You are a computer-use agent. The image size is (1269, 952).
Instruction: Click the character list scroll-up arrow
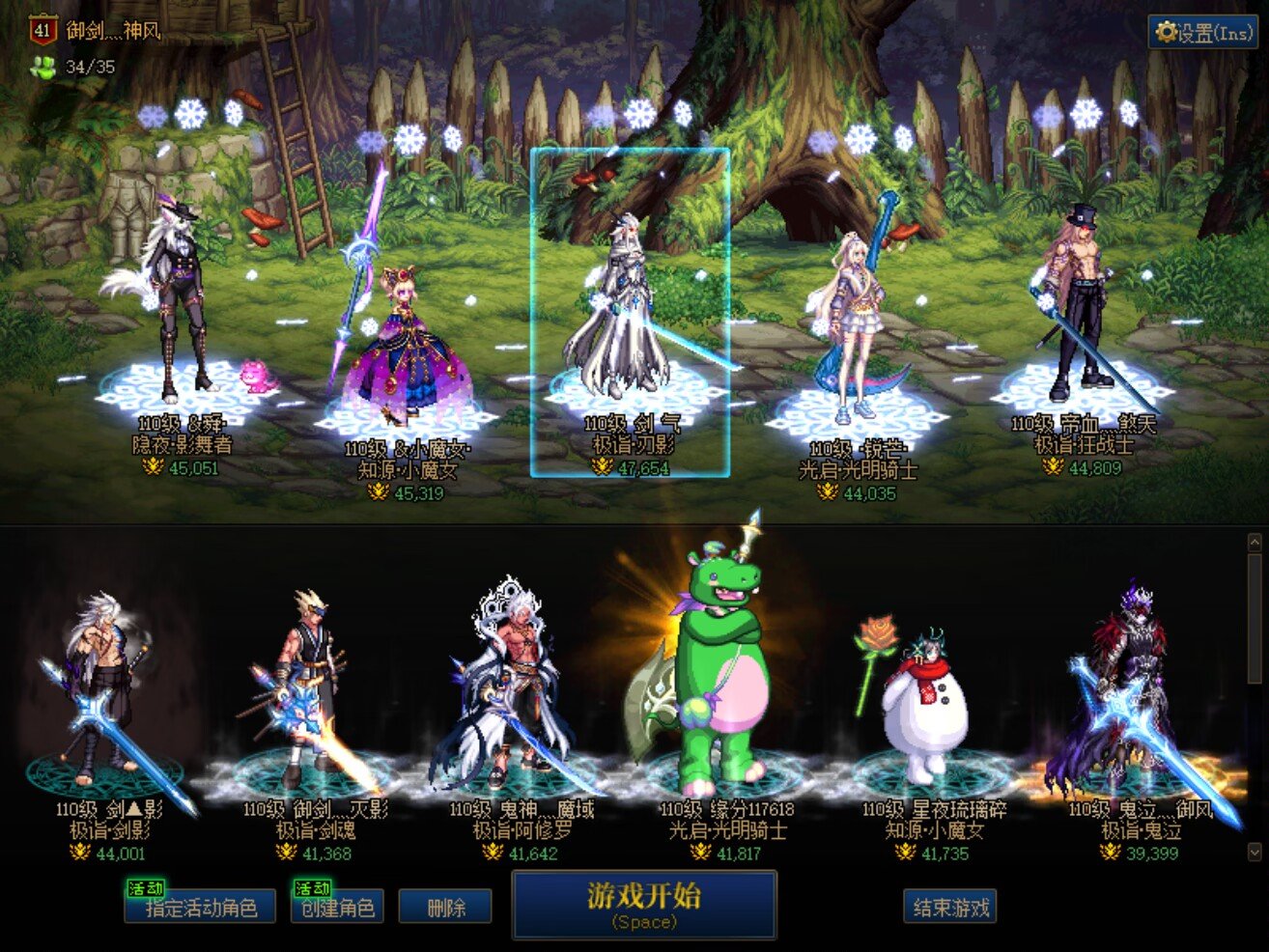1255,543
